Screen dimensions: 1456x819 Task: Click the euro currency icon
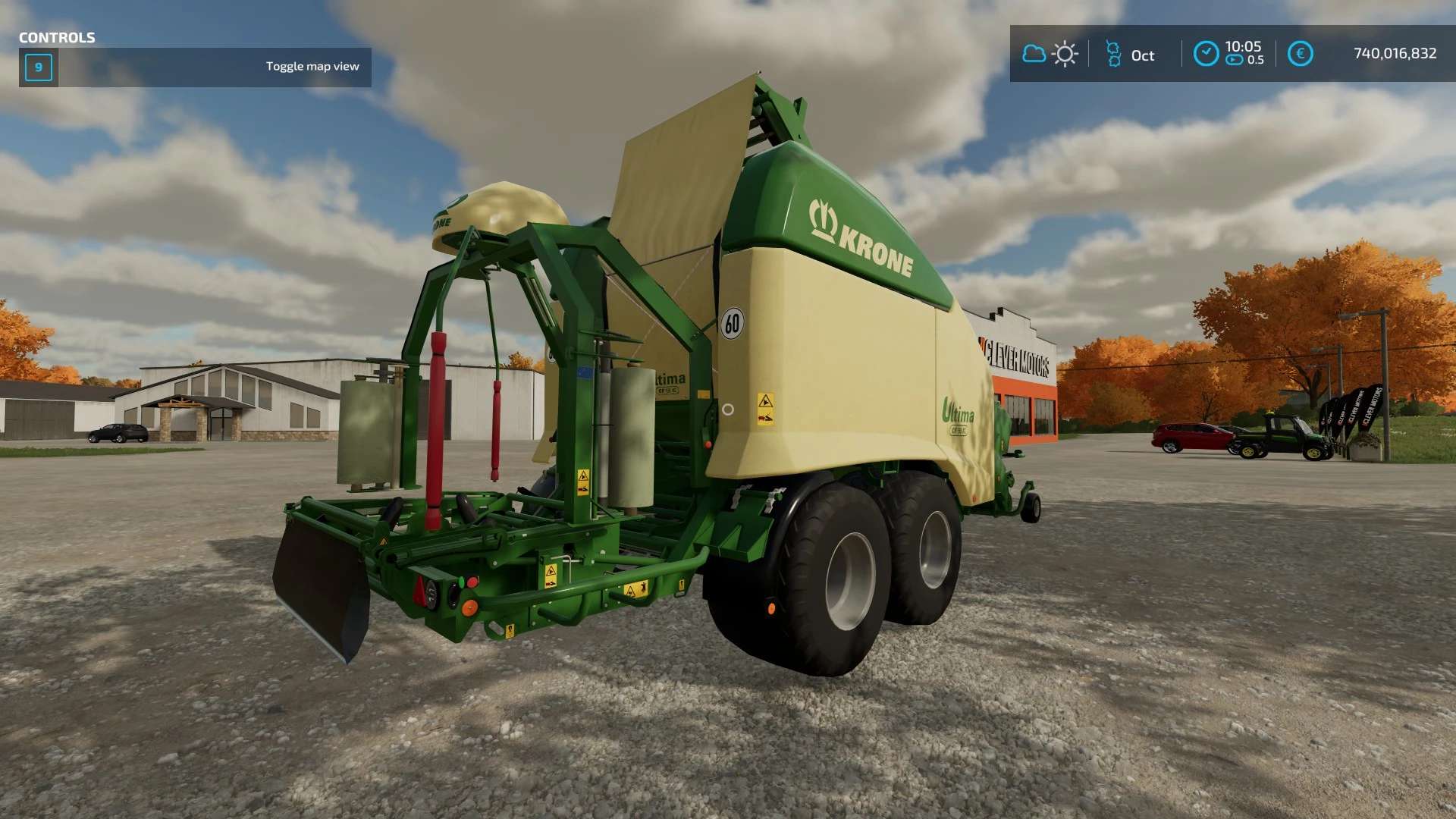coord(1300,54)
